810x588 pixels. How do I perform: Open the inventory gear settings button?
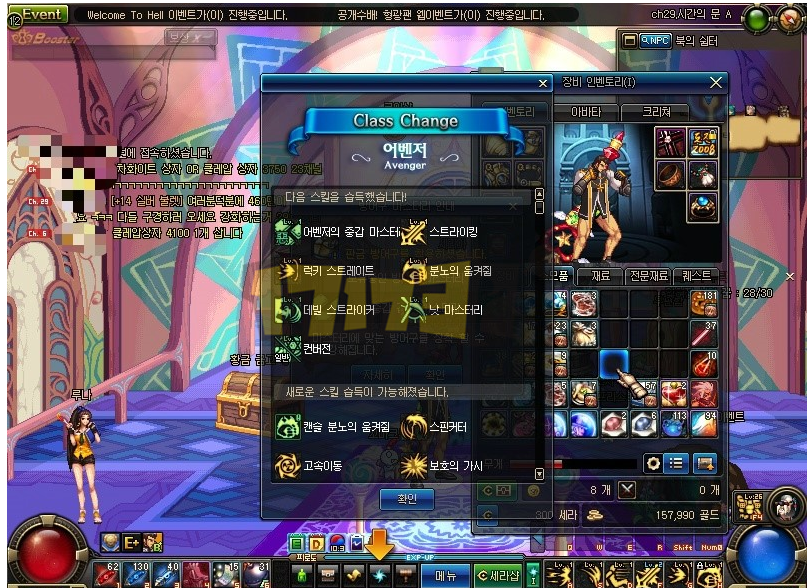[x=653, y=463]
